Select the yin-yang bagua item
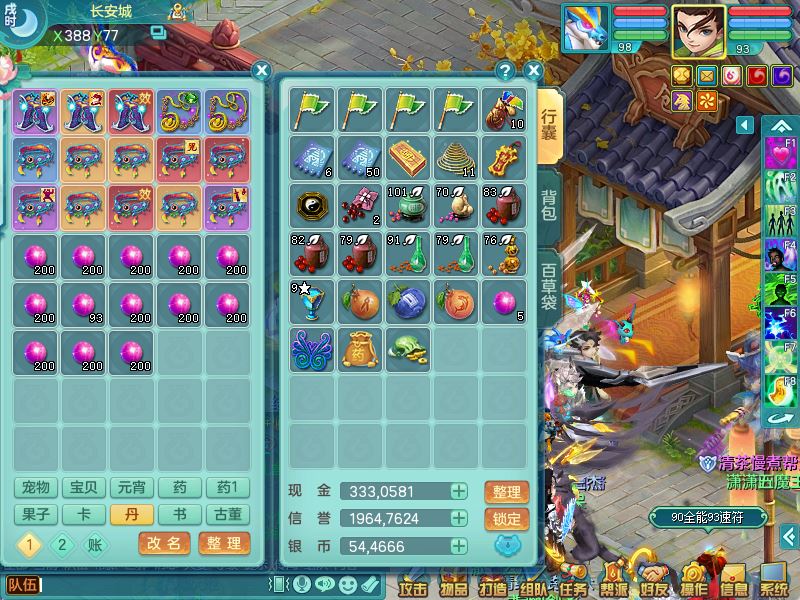 pos(310,205)
